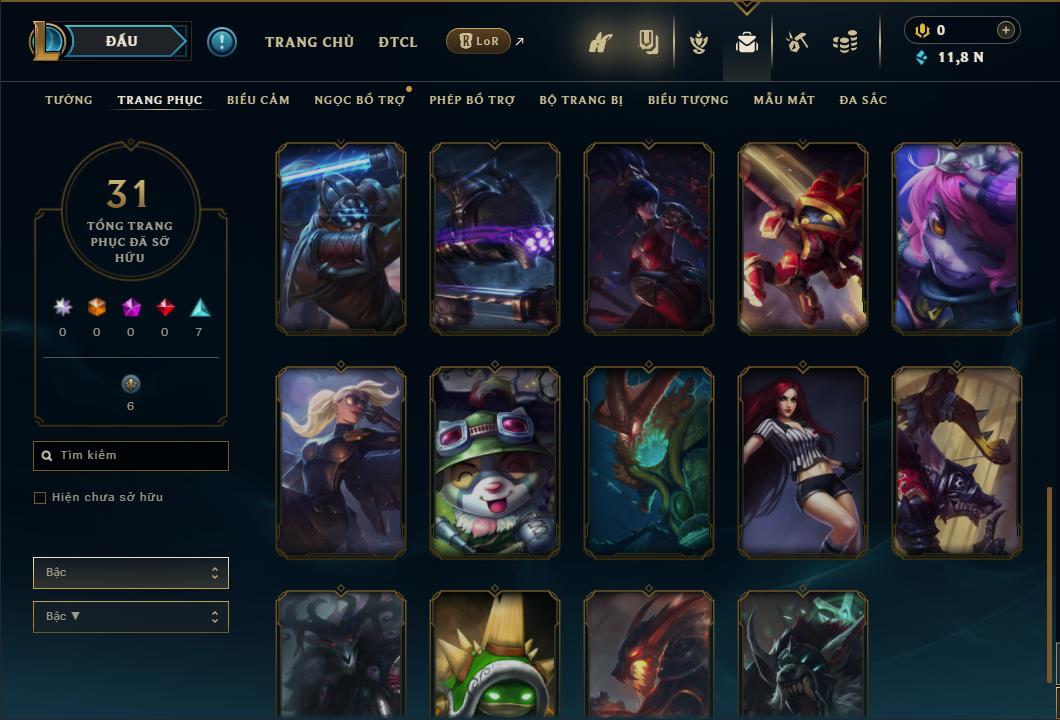This screenshot has height=720, width=1060.
Task: Open the coin stack store icon
Action: 845,42
